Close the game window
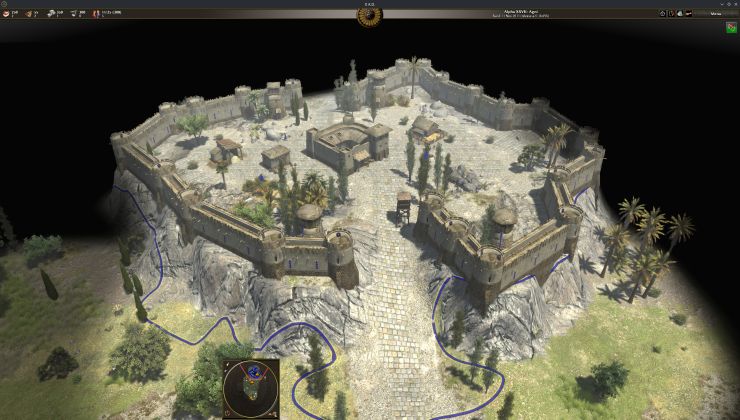The height and width of the screenshot is (420, 740). coord(733,4)
